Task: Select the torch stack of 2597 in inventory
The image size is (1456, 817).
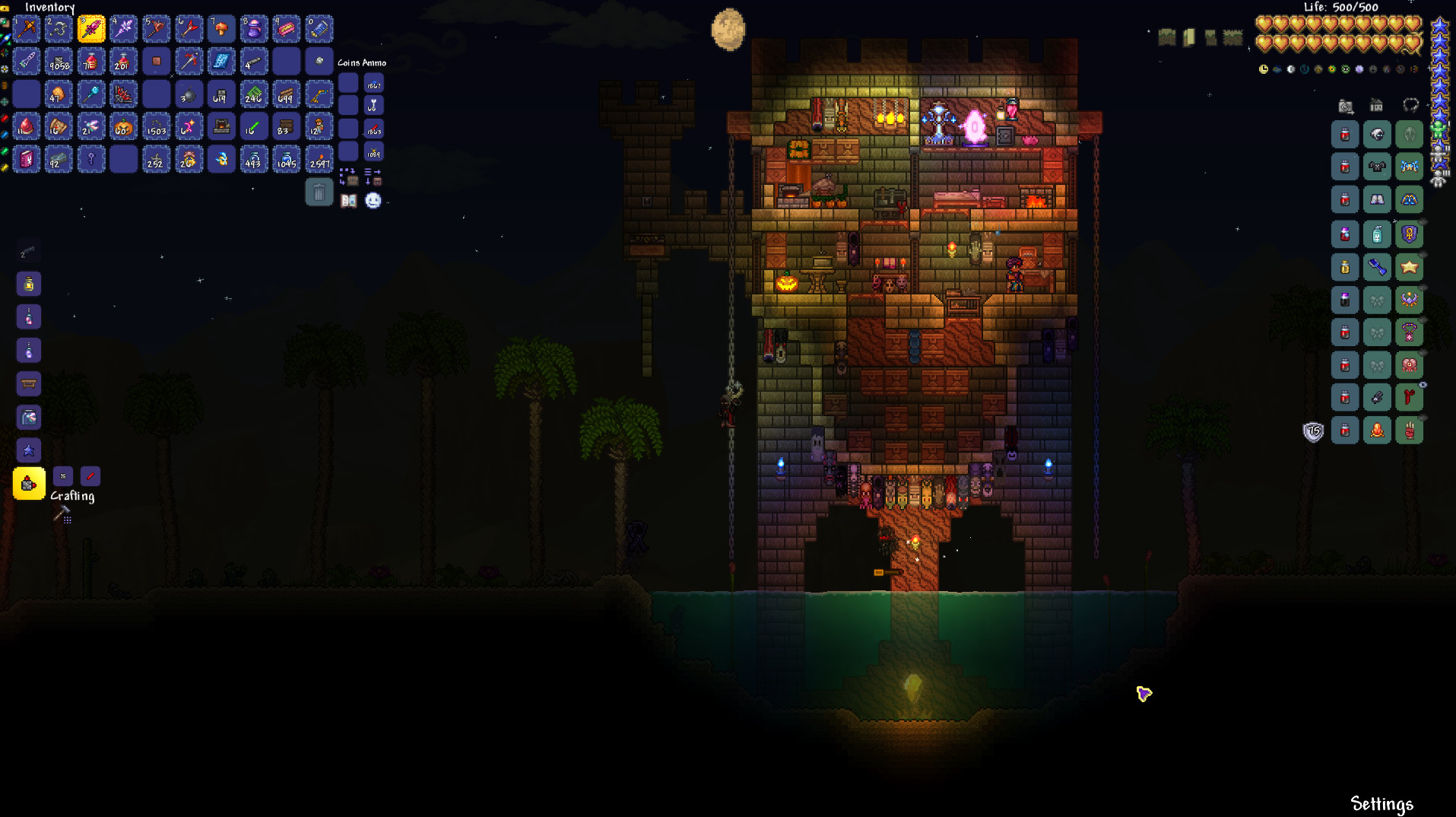Action: [319, 159]
